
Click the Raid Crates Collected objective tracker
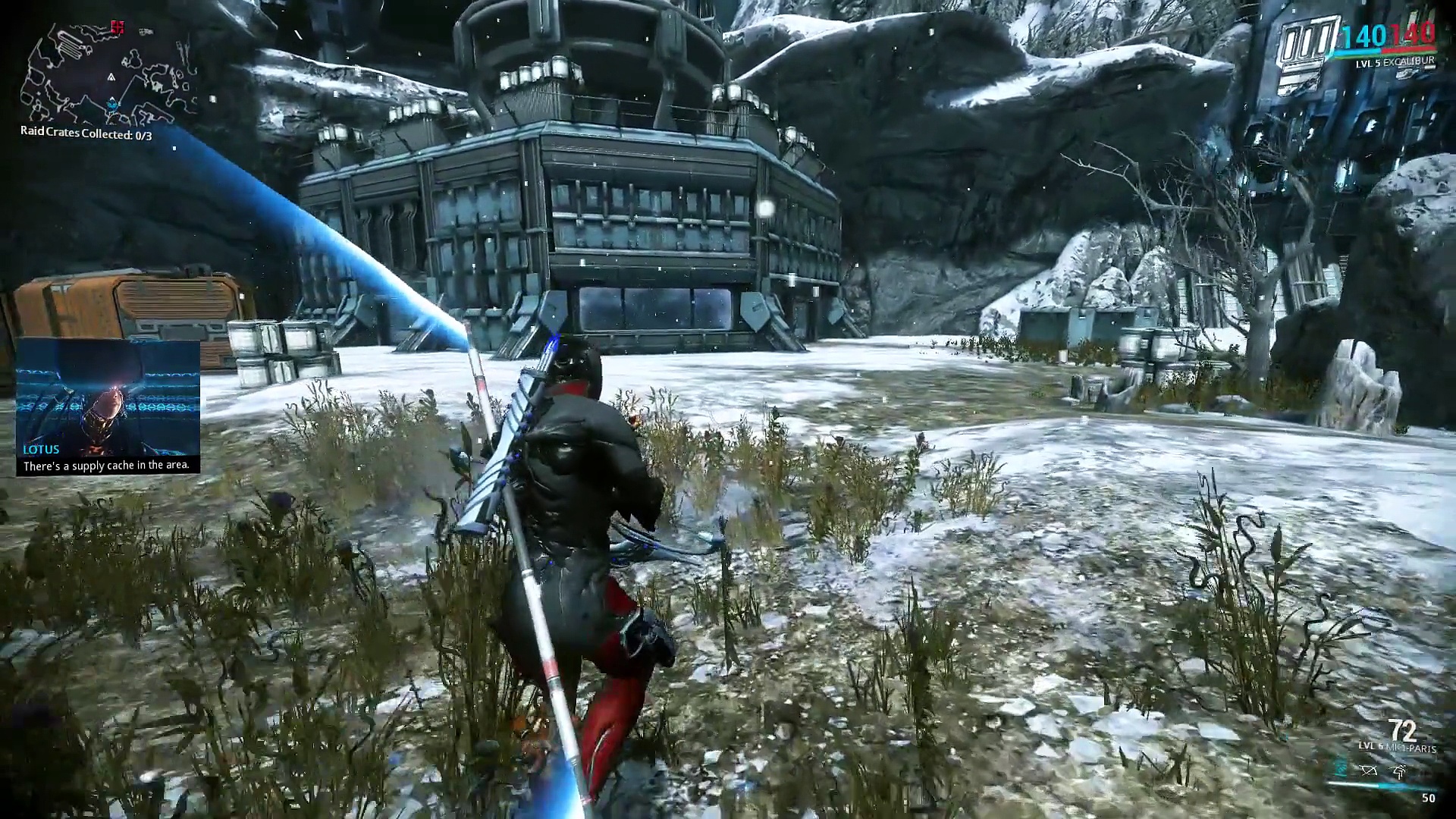(x=86, y=135)
